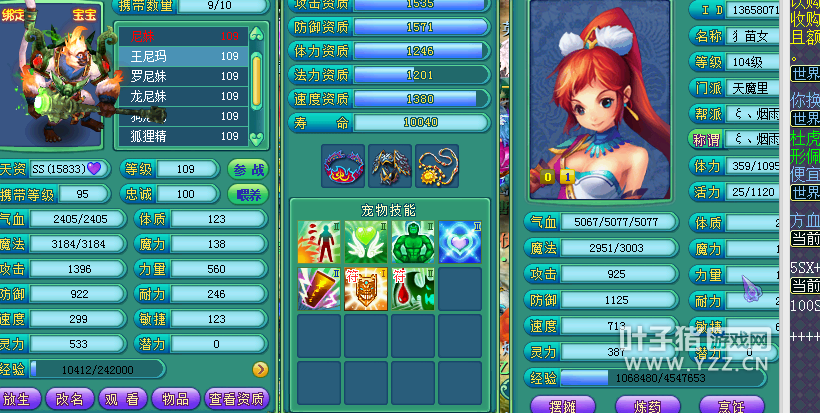Click the 喂养 (feed) button
This screenshot has width=820, height=413.
click(249, 194)
